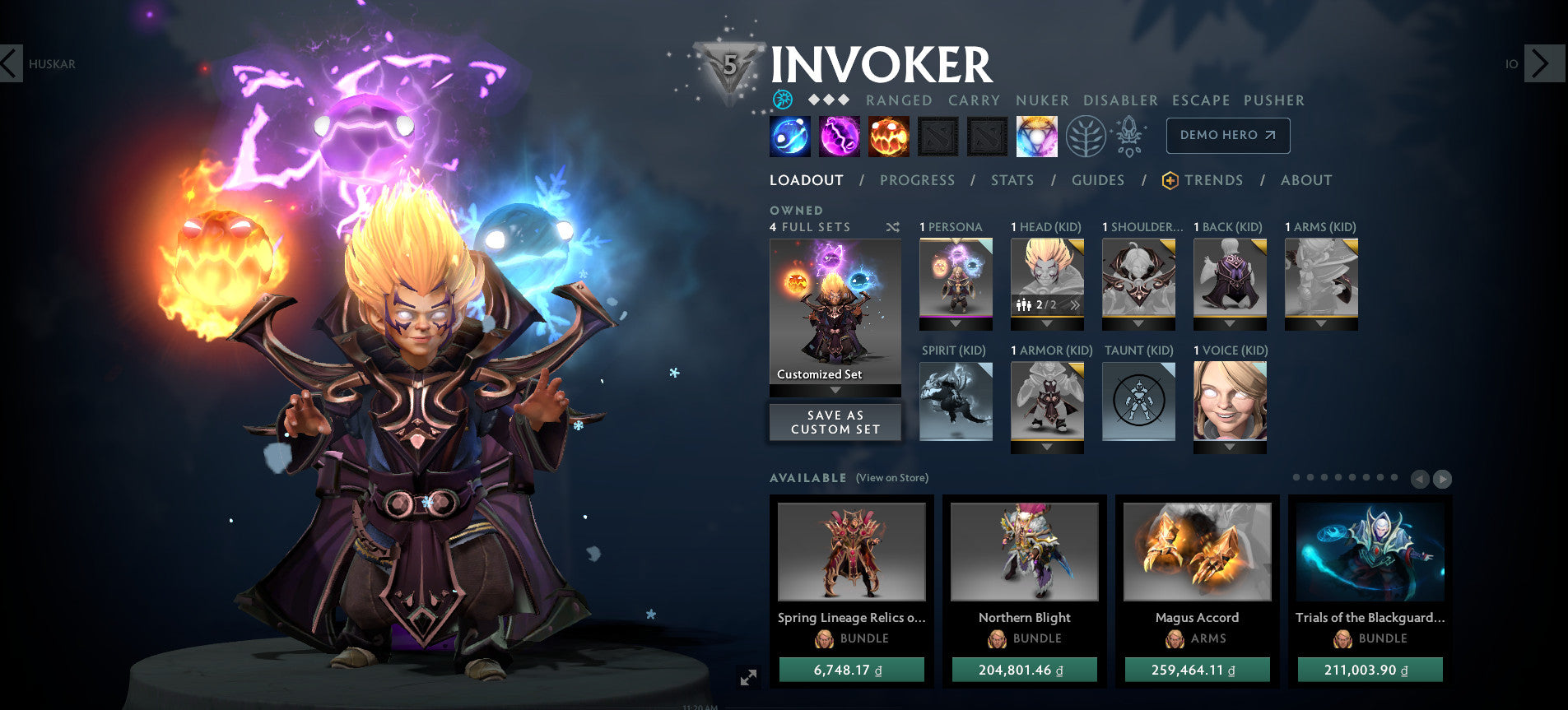This screenshot has height=710, width=1568.
Task: Open the Invoke ultimate ability icon
Action: (1035, 136)
